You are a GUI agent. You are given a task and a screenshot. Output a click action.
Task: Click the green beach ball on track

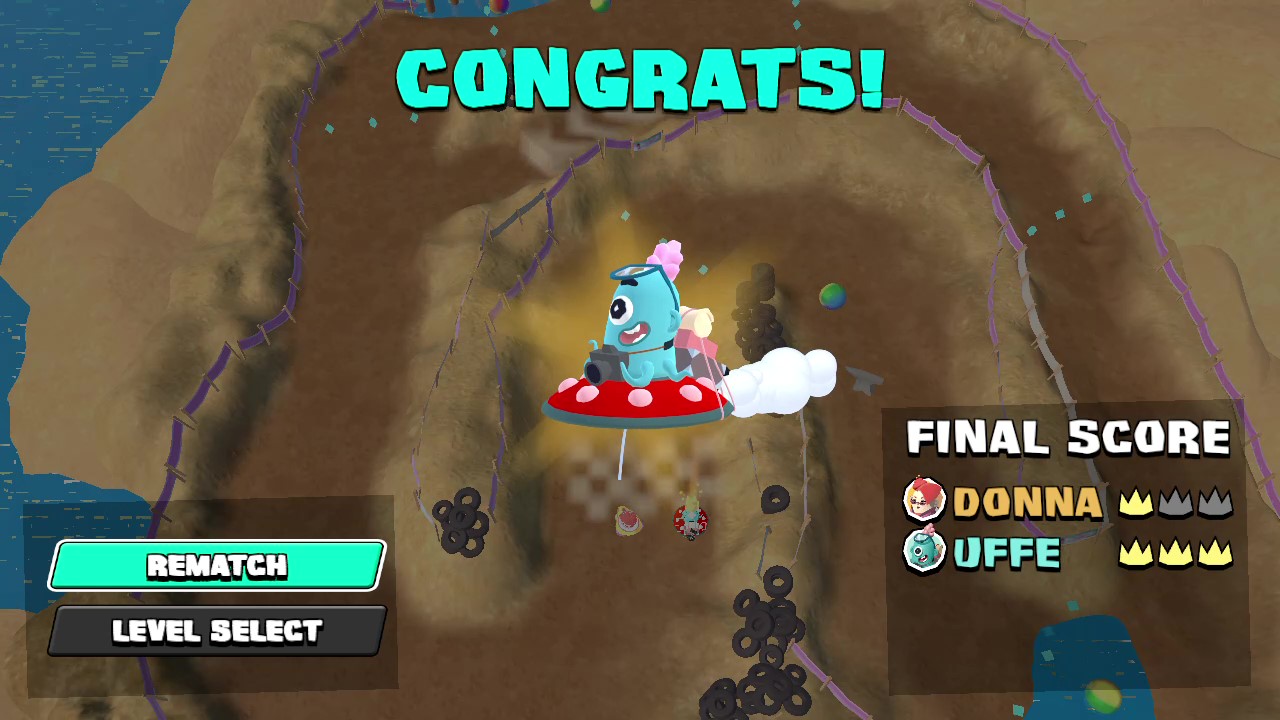click(831, 296)
